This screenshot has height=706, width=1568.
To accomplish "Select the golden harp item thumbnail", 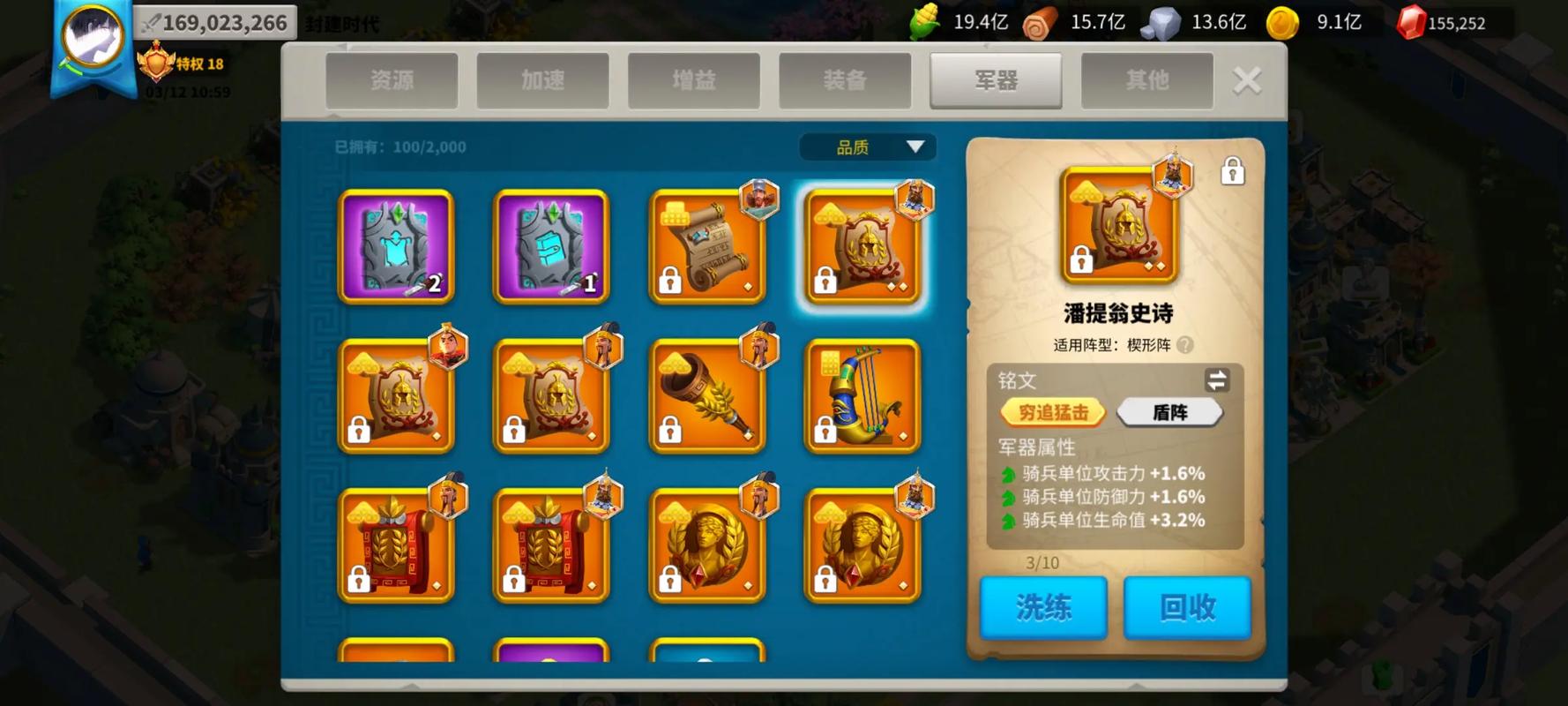I will pyautogui.click(x=862, y=396).
